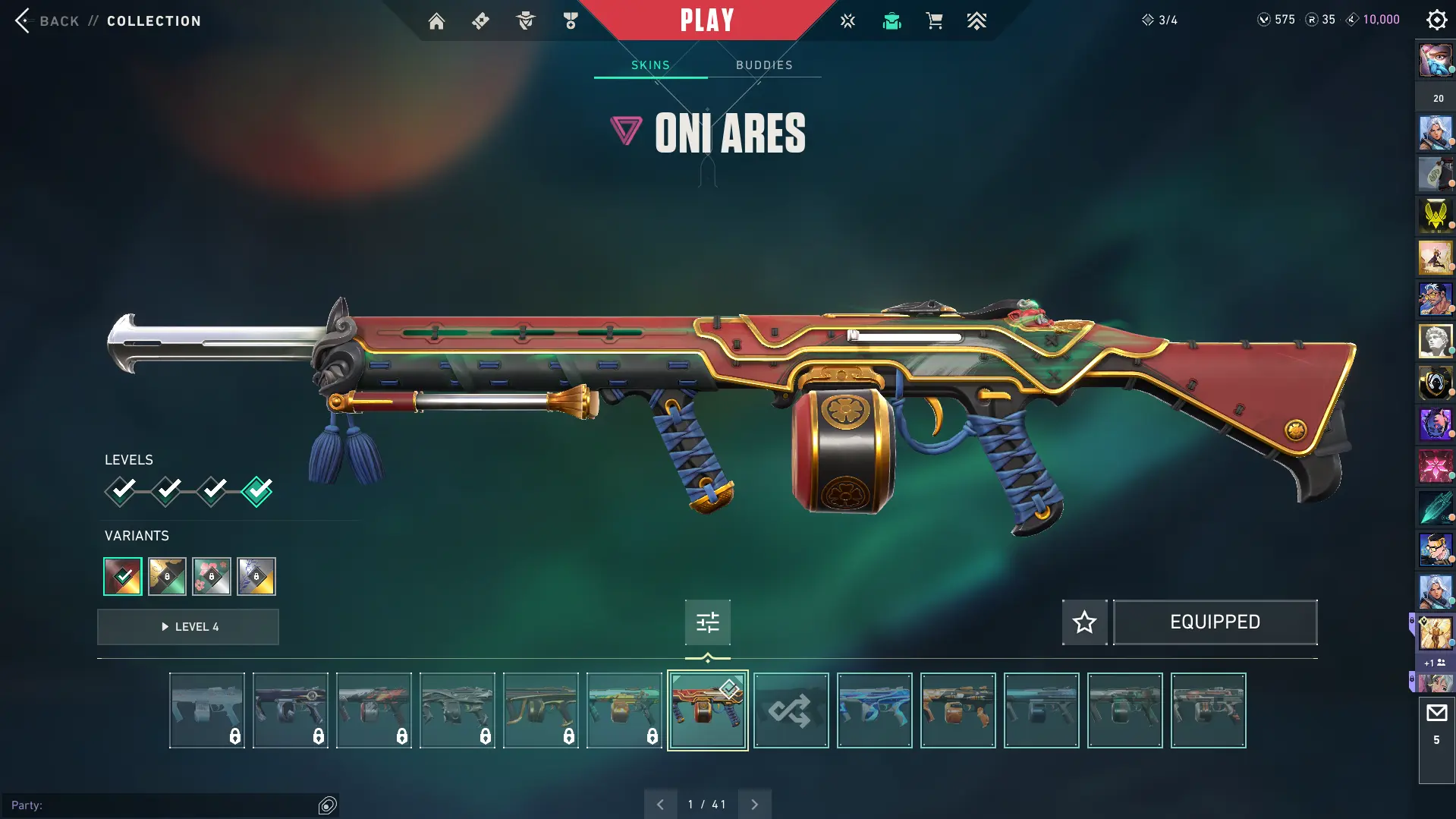Go to the previous skins page
The width and height of the screenshot is (1456, 819).
(660, 805)
